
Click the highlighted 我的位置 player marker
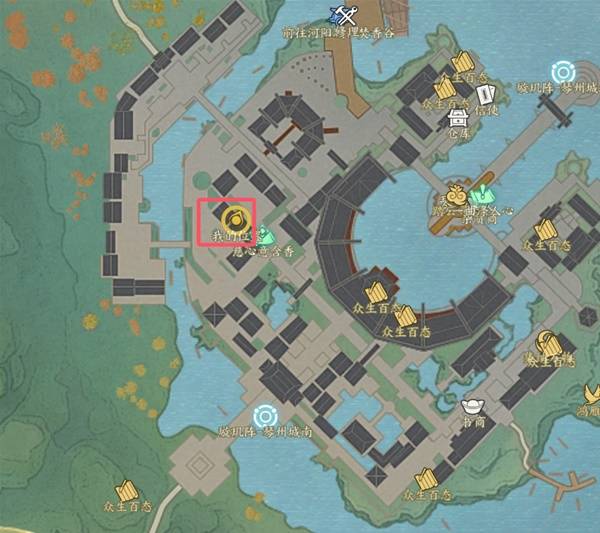tap(227, 219)
